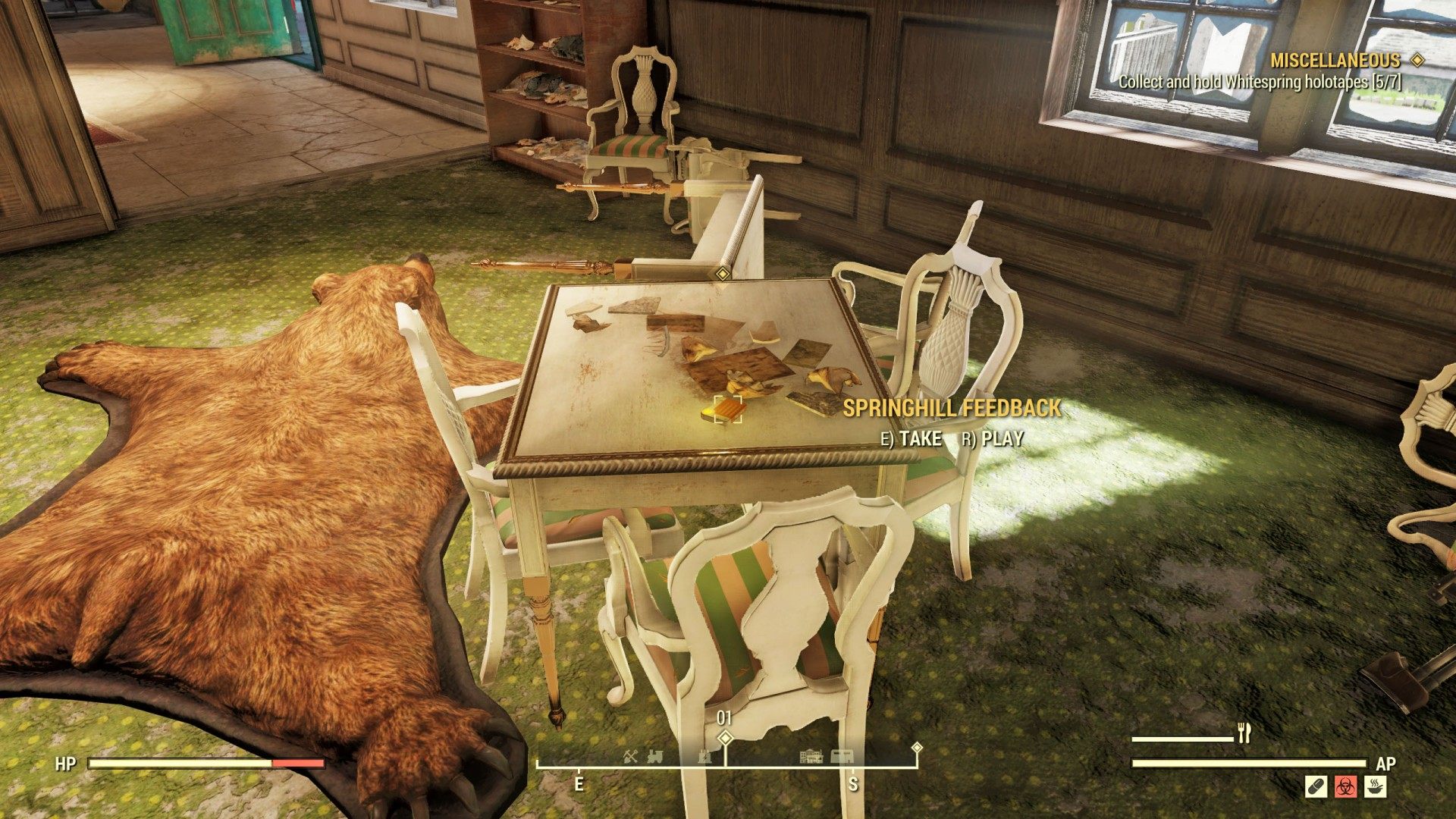This screenshot has width=1456, height=819.
Task: Select the resort mansion compass marker
Action: (811, 756)
